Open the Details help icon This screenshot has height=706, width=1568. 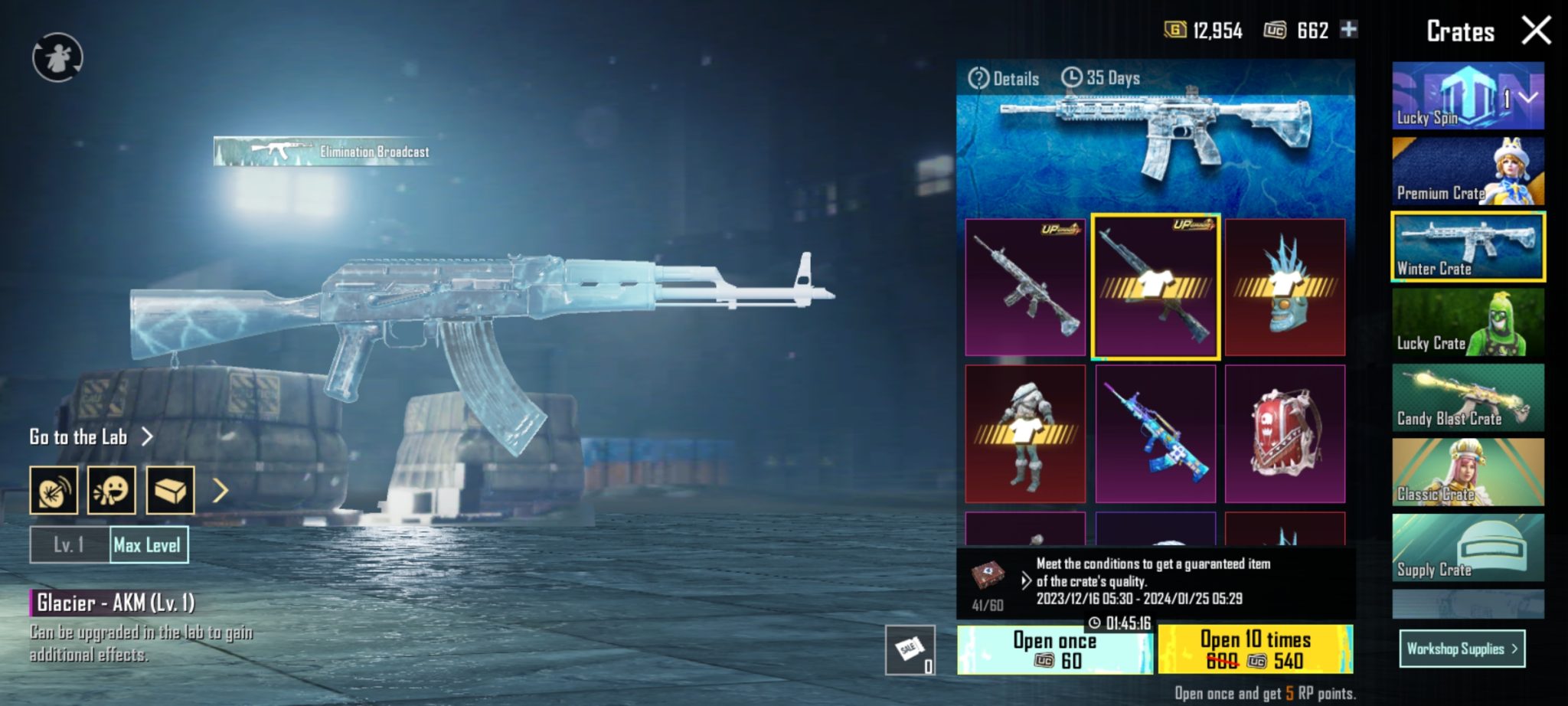pyautogui.click(x=979, y=77)
